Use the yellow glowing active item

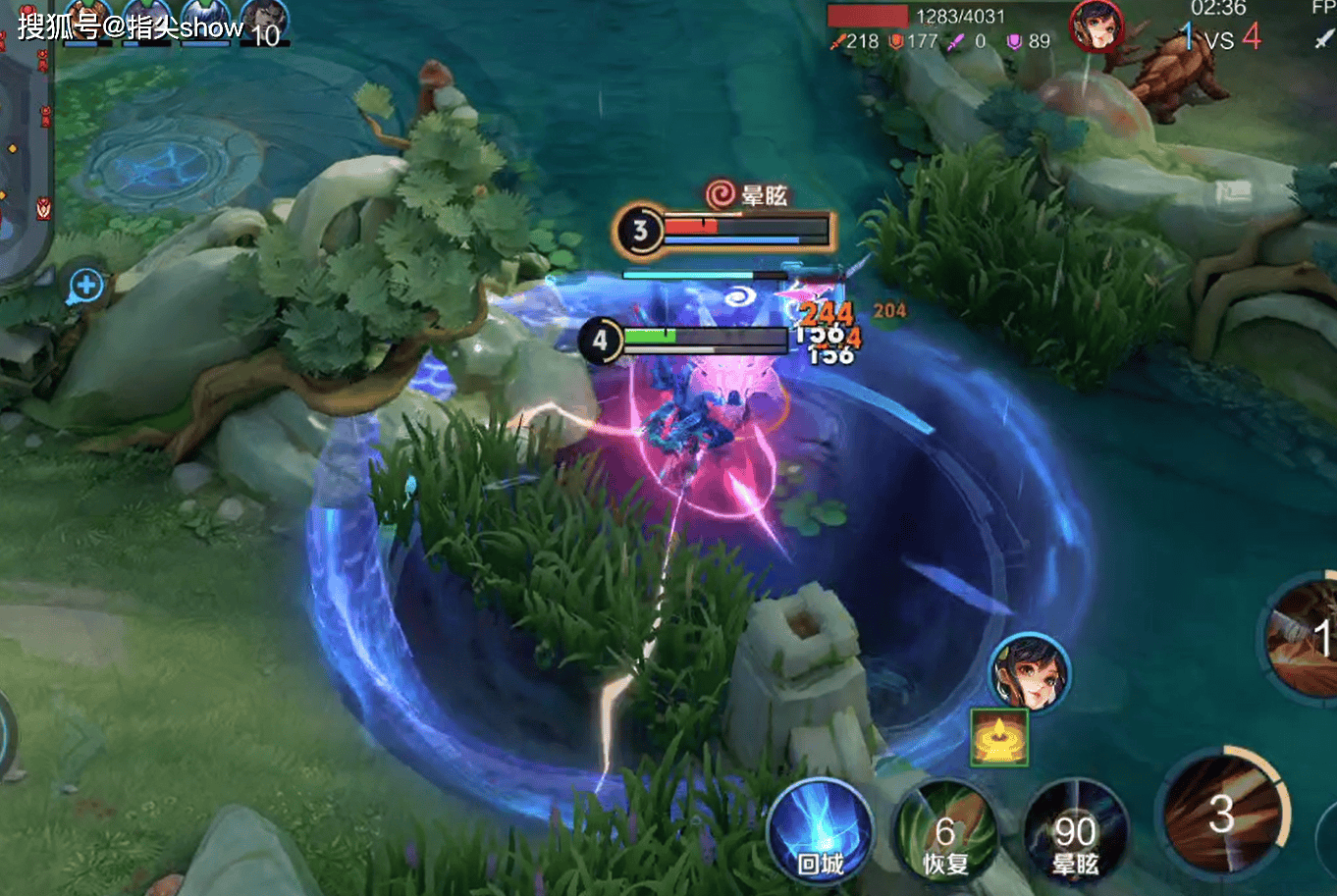(999, 736)
